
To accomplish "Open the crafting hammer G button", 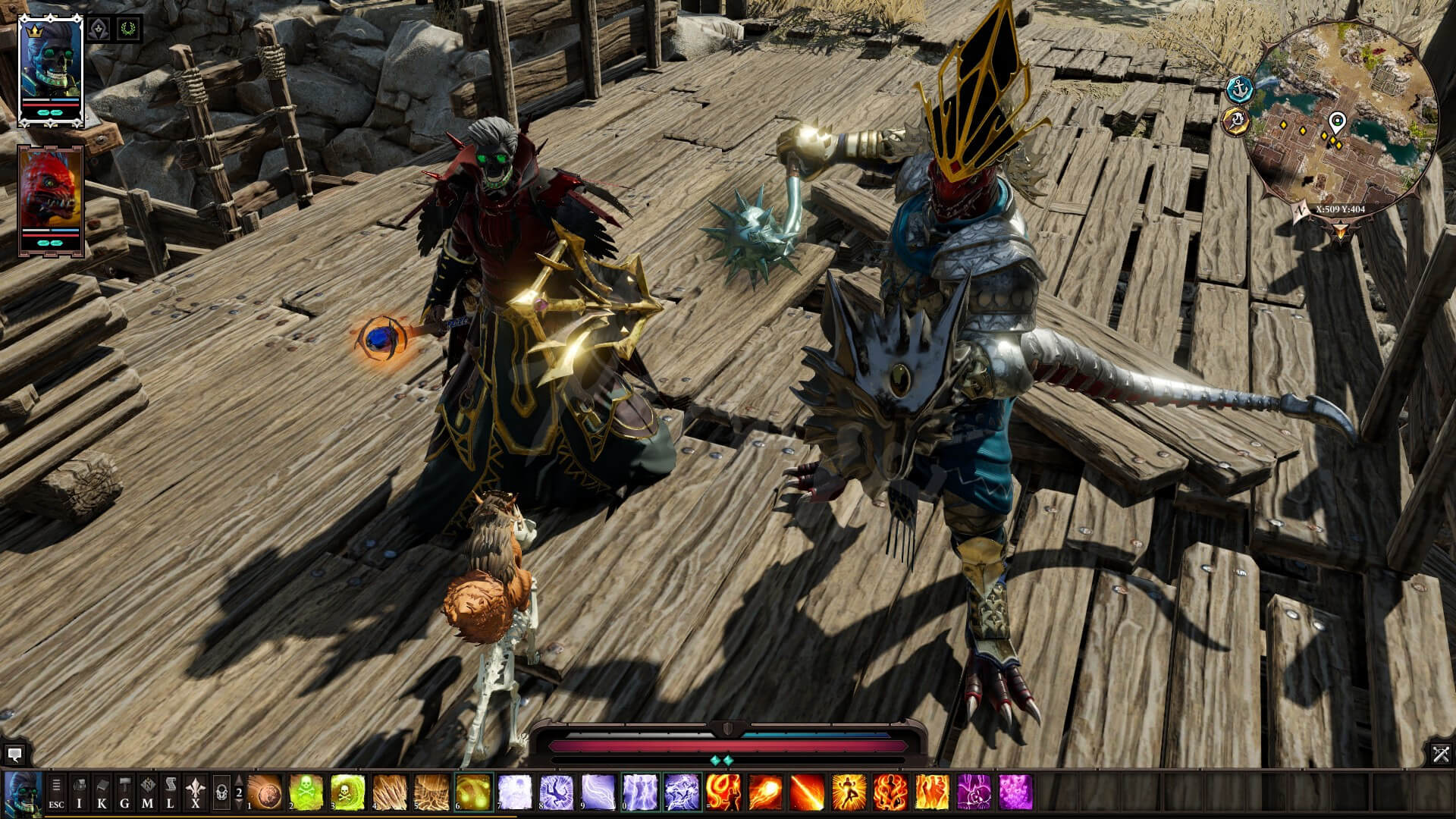I will (x=125, y=792).
